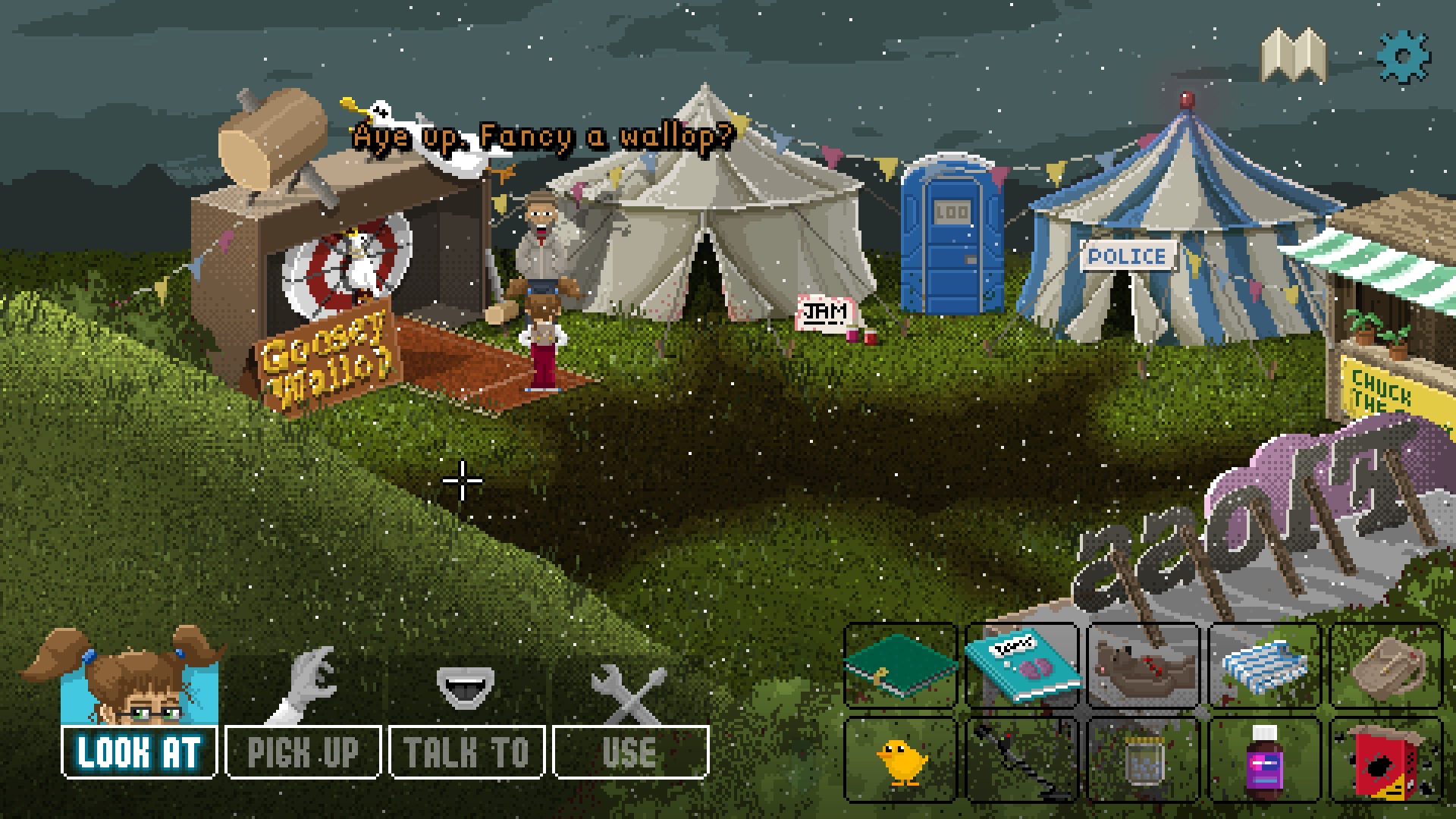Pick the teal magazine inventory item
This screenshot has width=1456, height=819.
pyautogui.click(x=1021, y=667)
